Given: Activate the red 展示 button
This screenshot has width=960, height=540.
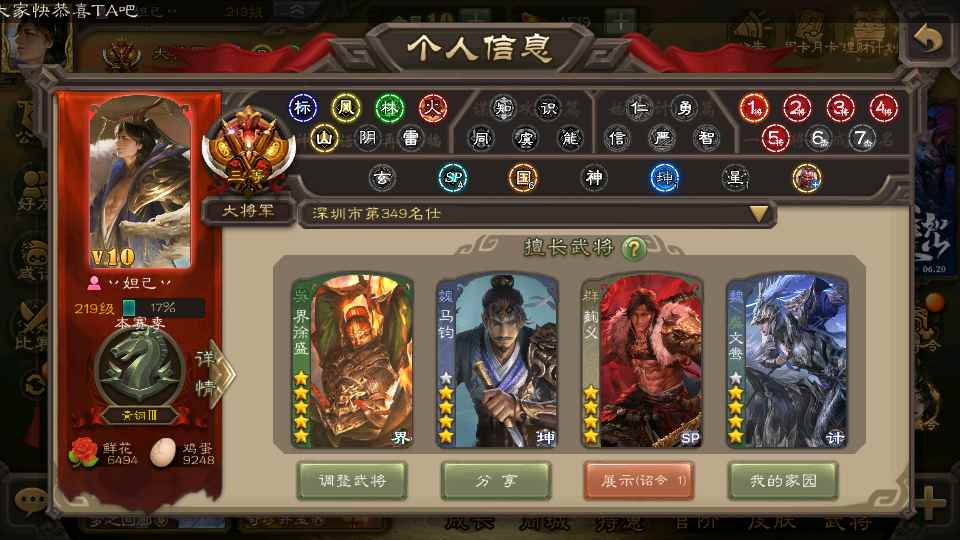Looking at the screenshot, I should pyautogui.click(x=639, y=481).
